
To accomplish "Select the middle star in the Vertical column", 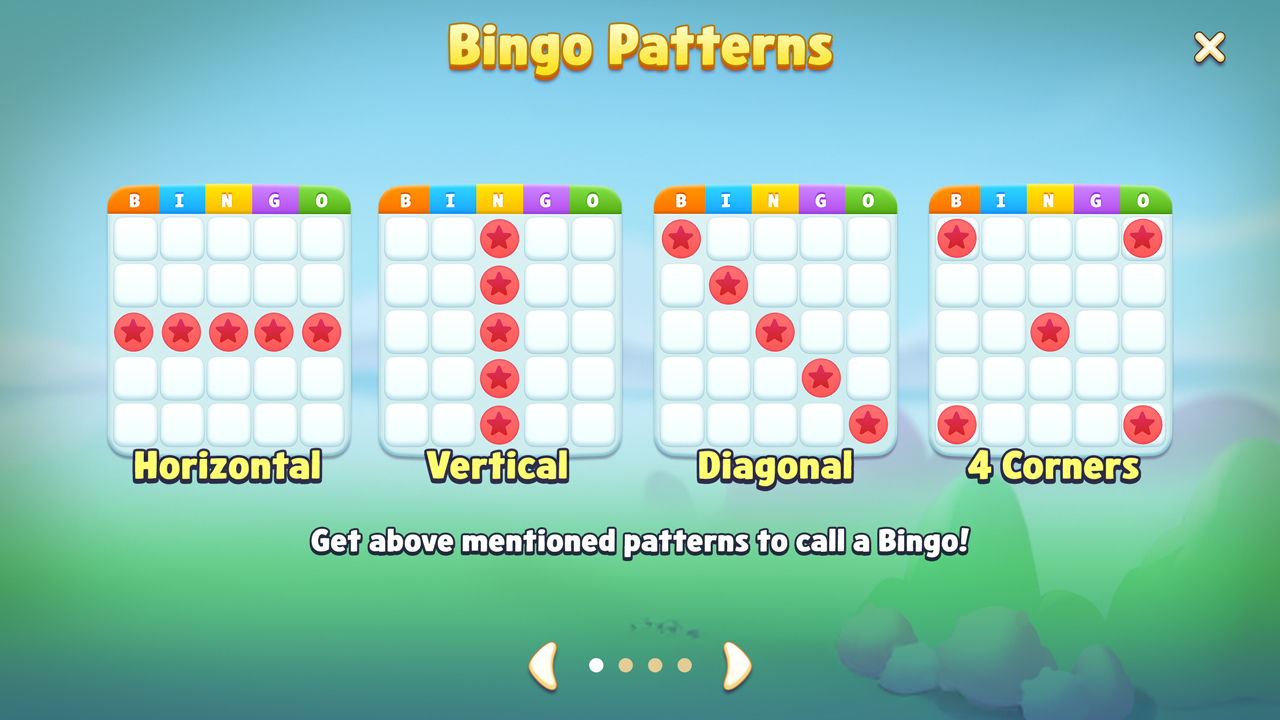I will point(500,331).
